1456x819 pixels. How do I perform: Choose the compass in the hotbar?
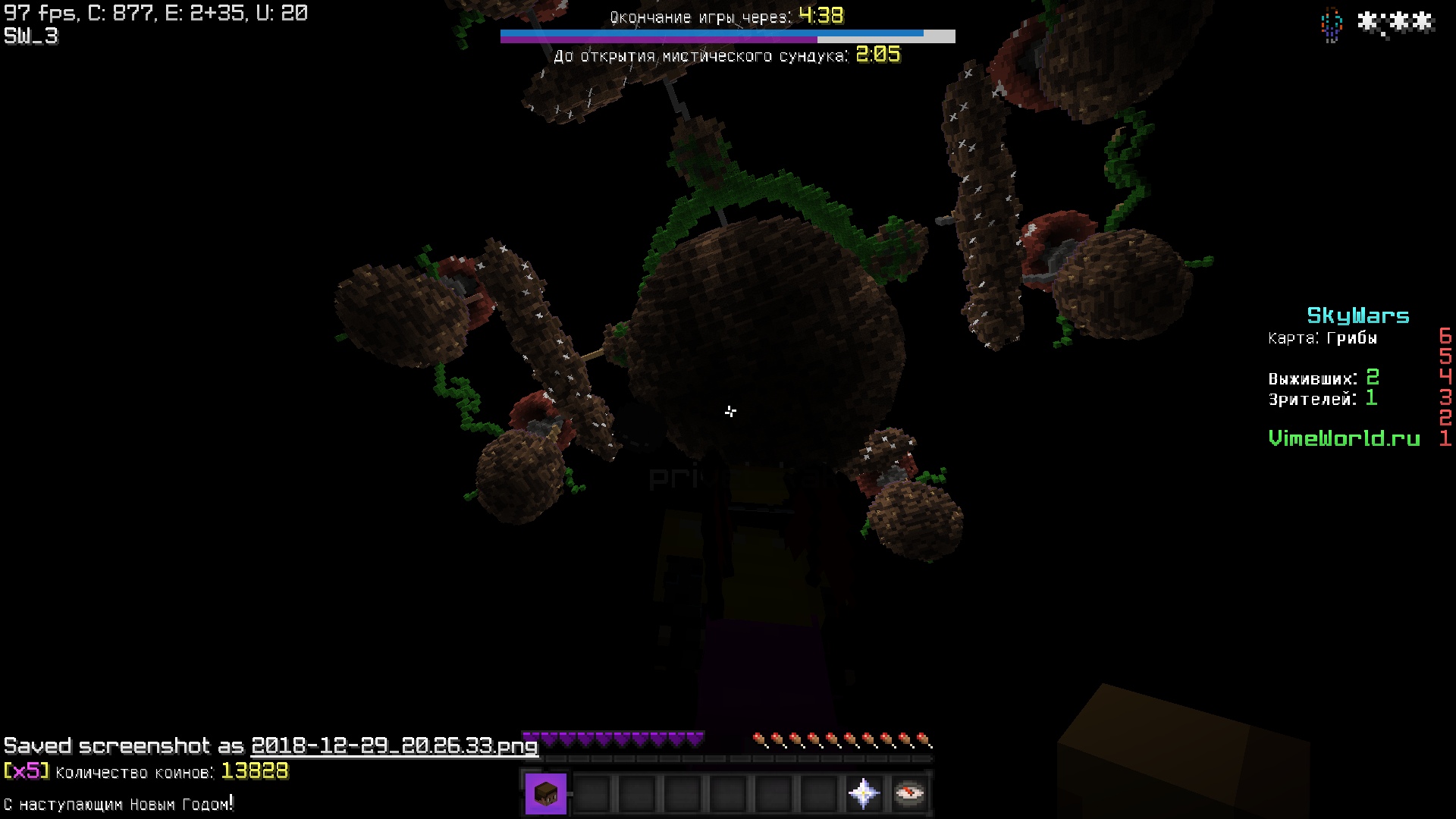pyautogui.click(x=908, y=794)
